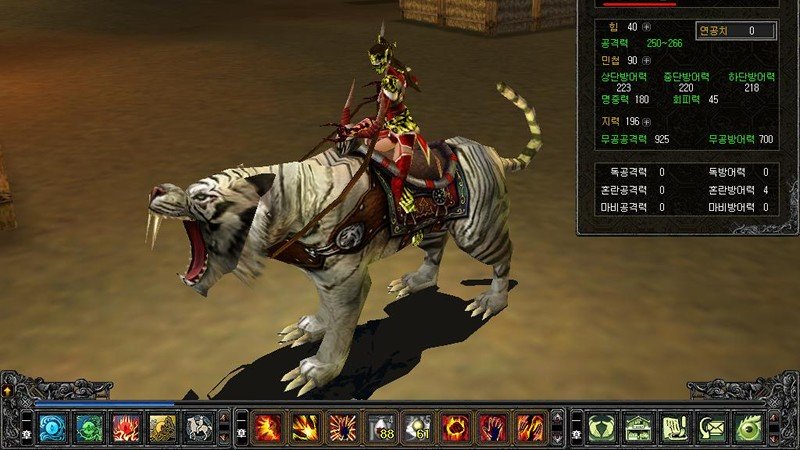Add a point to 민첩 (agility)

click(x=646, y=61)
